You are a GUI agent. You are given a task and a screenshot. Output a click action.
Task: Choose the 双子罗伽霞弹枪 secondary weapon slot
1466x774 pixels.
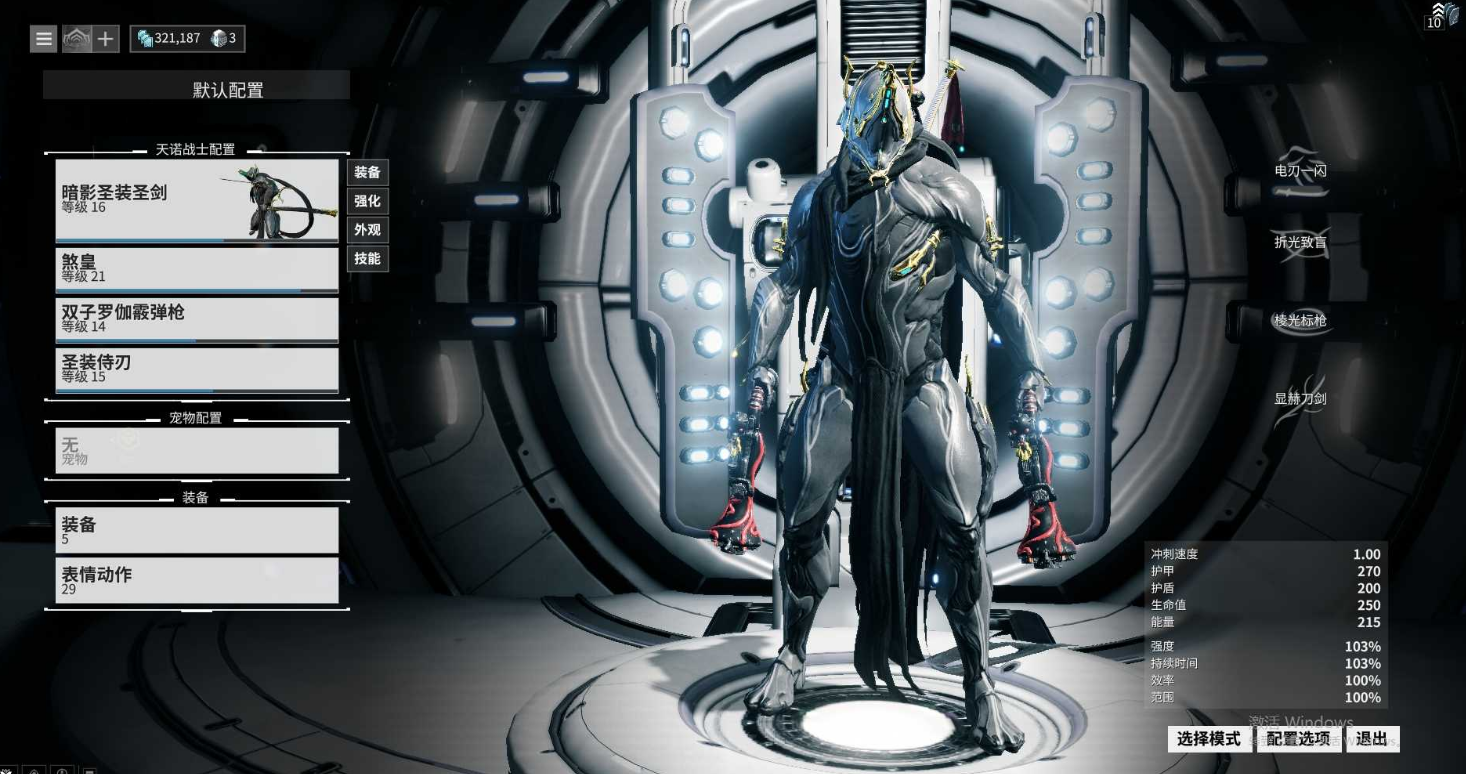pos(196,318)
